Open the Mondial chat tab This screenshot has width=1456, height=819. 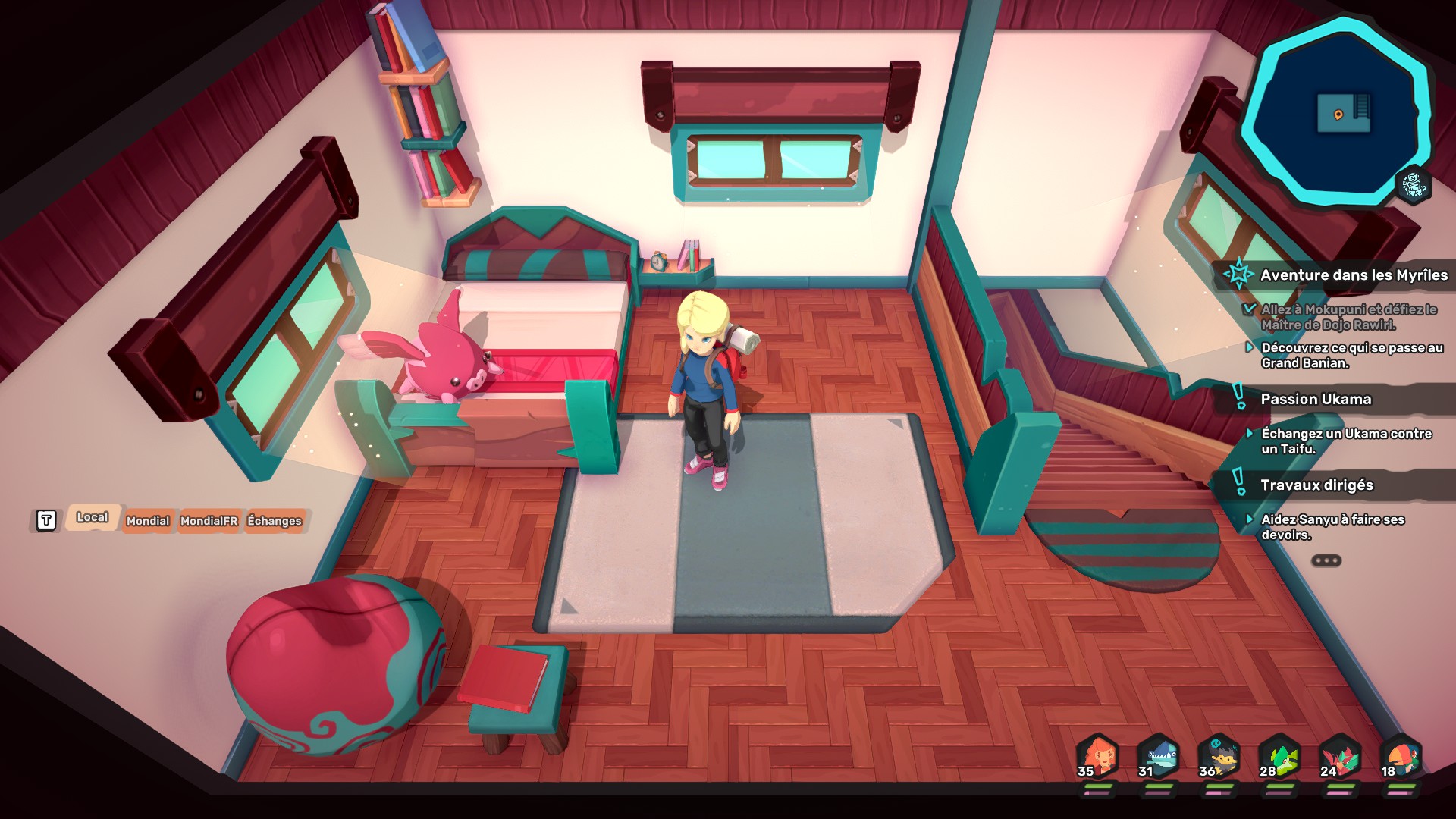(x=148, y=521)
